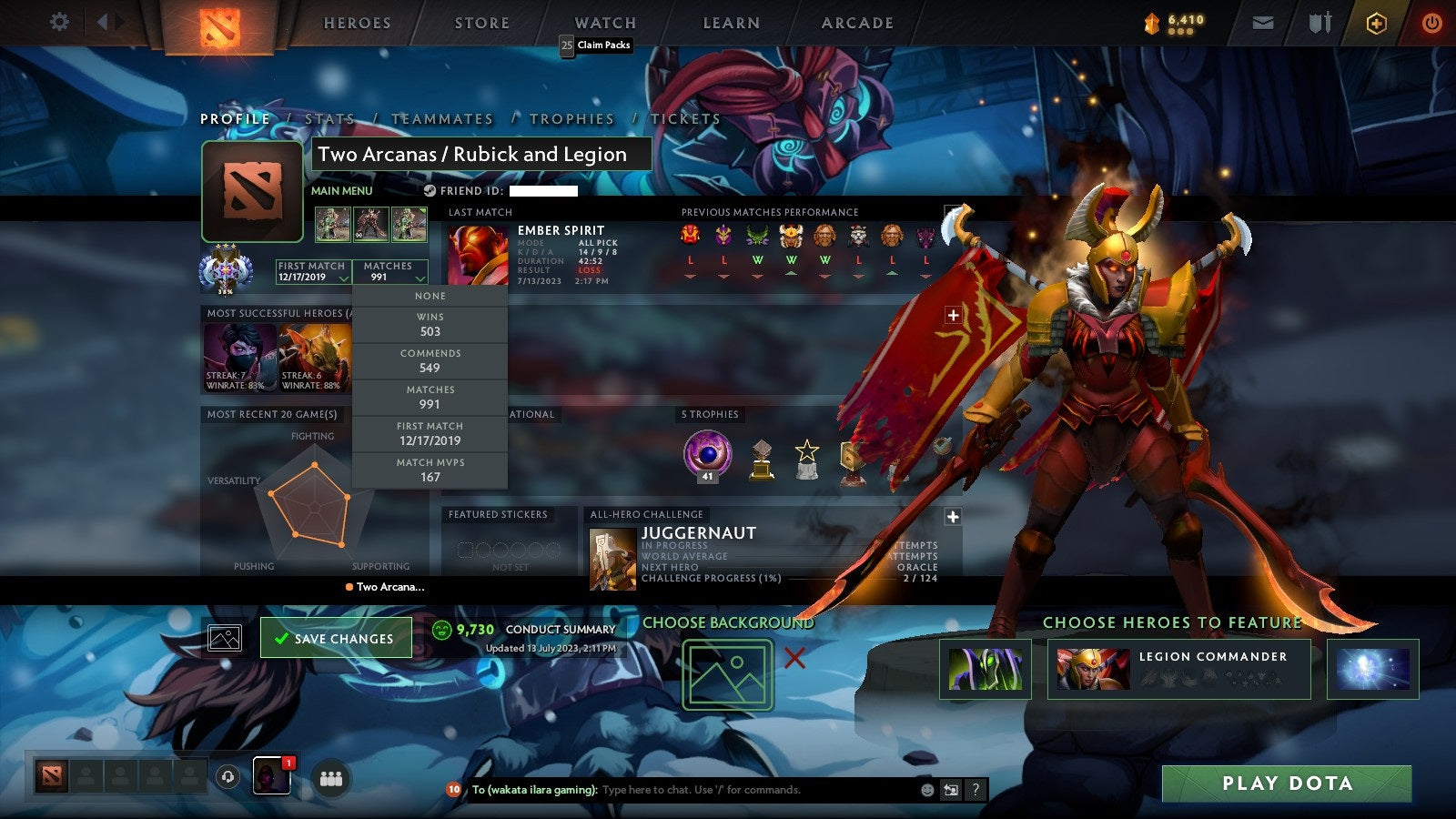Viewport: 1456px width, 819px height.
Task: Expand the First Match date selector
Action: coord(311,272)
